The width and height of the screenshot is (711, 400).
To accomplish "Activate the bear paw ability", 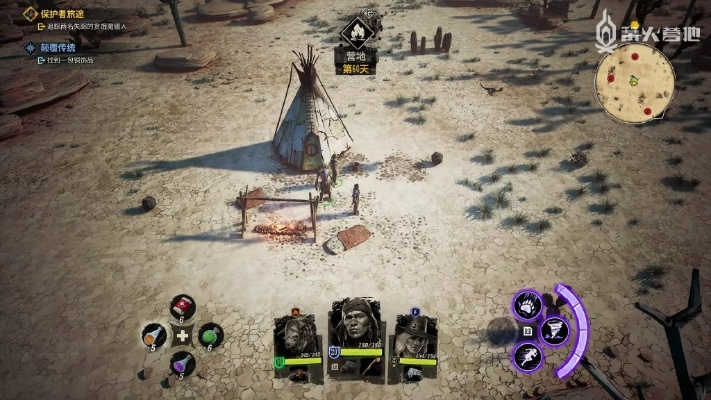I will click(x=528, y=303).
